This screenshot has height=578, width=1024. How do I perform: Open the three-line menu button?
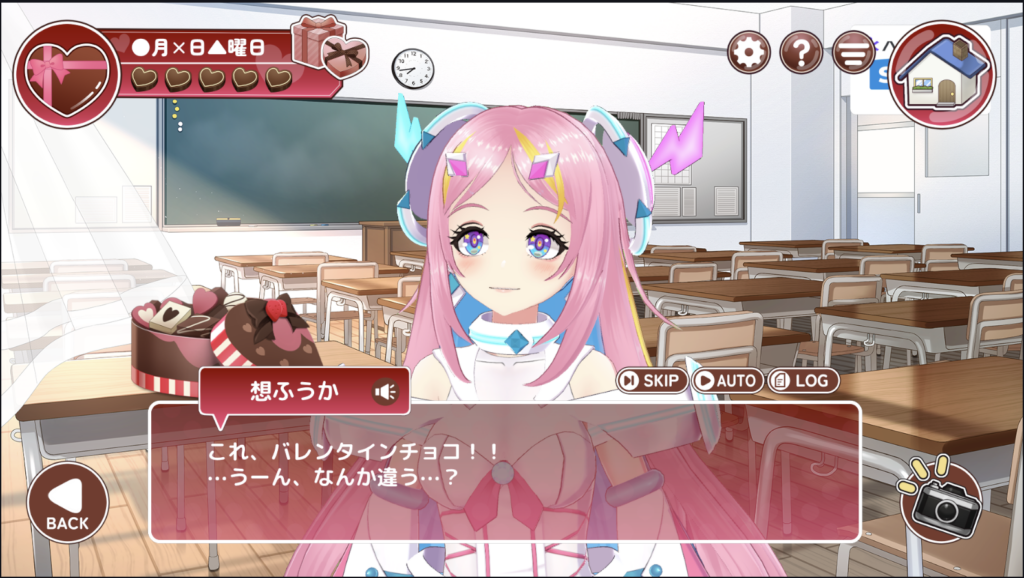tap(852, 52)
